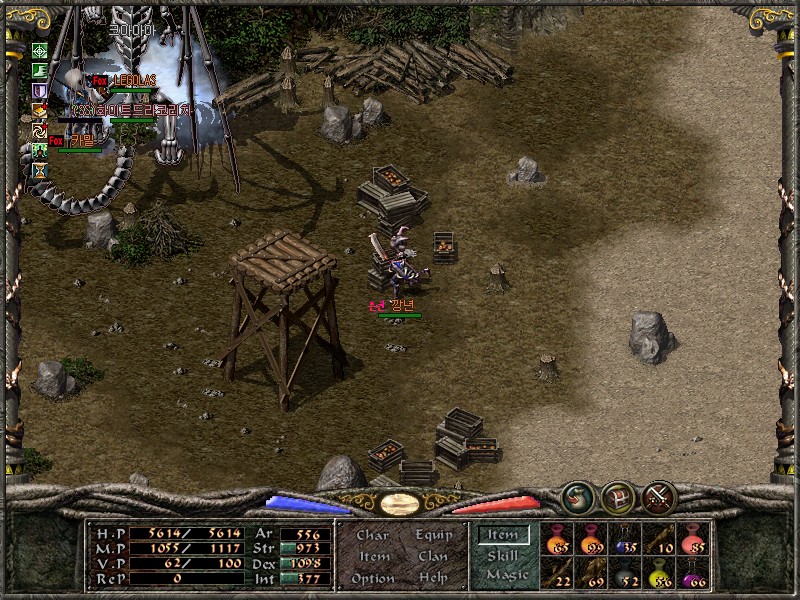Use the purple potion showing 66
This screenshot has height=600, width=800.
pos(692,573)
